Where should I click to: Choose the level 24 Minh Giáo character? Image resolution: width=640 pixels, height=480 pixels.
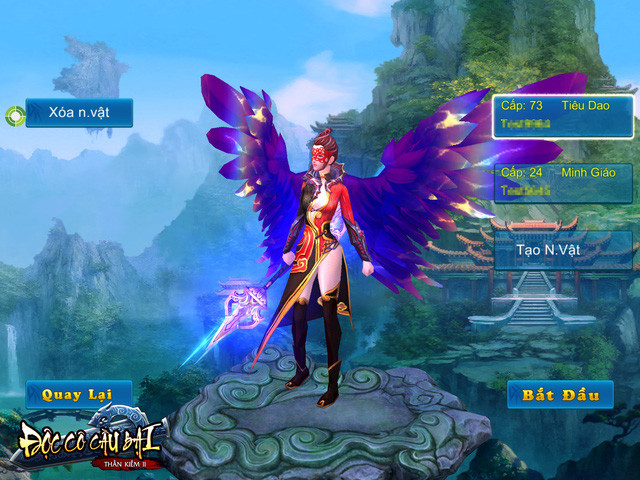pos(563,183)
